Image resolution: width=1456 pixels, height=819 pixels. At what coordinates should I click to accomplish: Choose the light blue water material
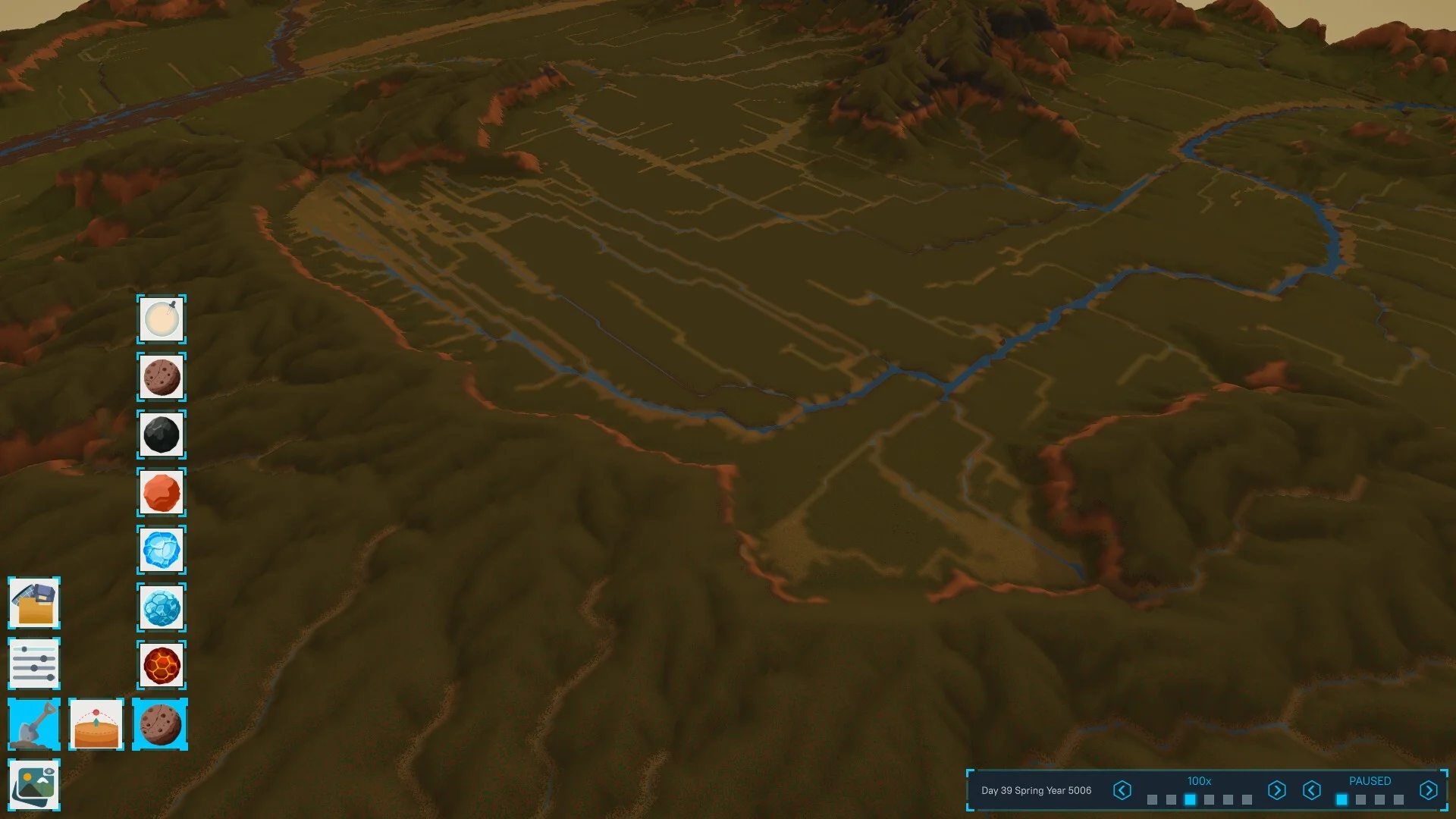coord(162,607)
